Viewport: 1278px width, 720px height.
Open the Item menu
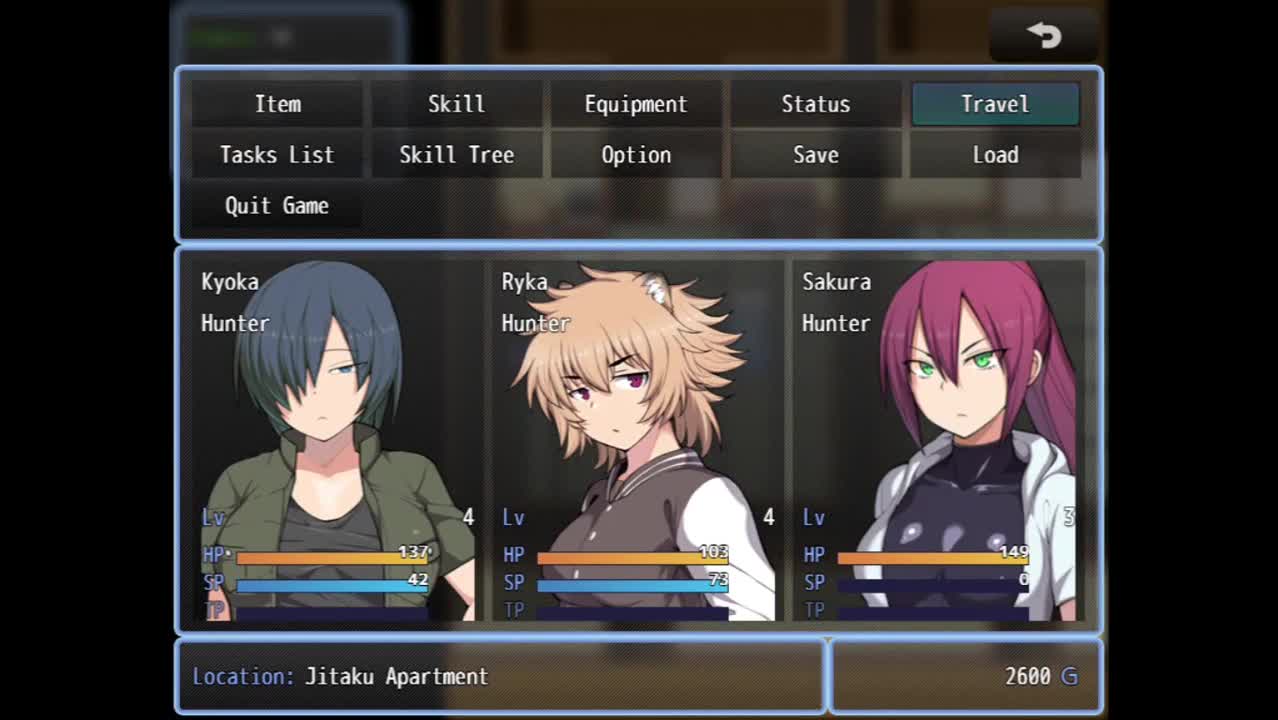point(277,104)
